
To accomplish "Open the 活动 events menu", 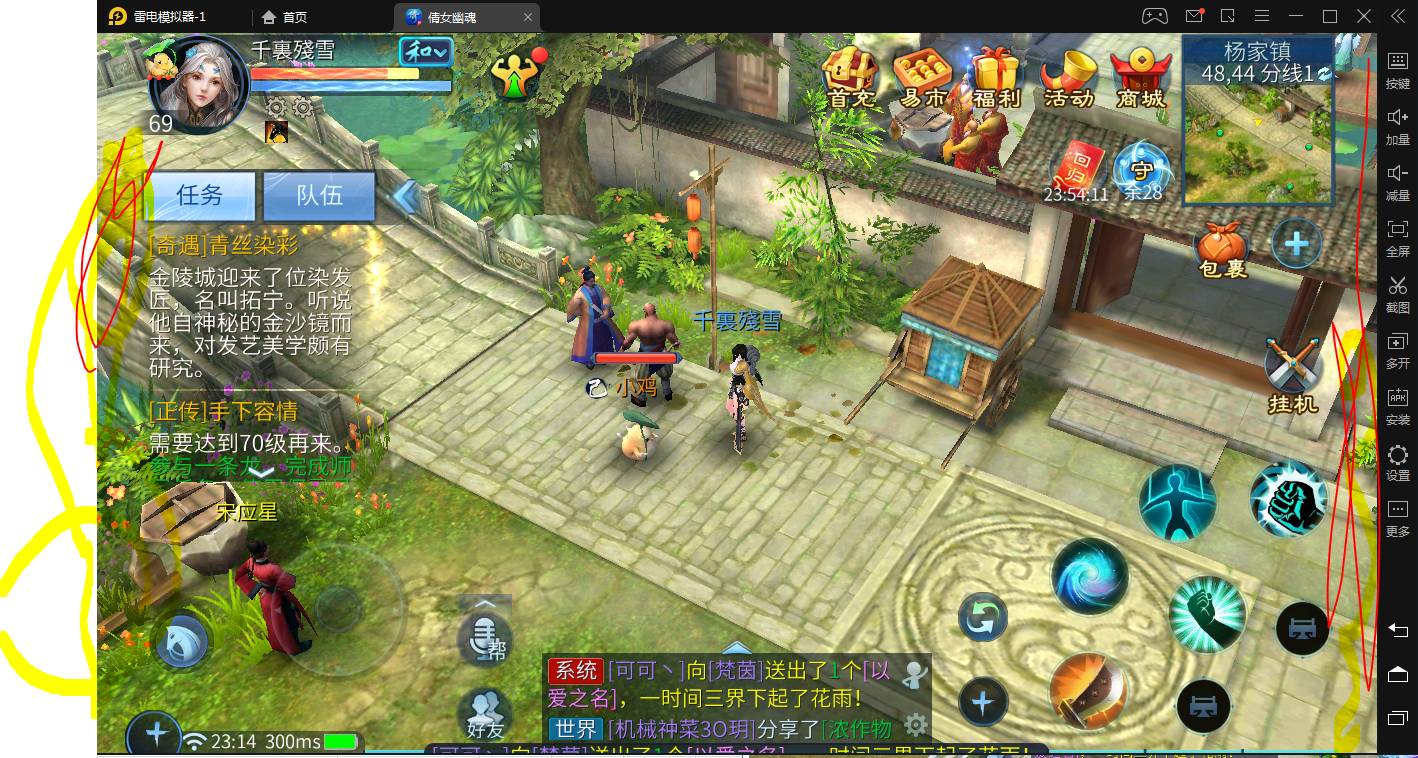I will [1068, 77].
